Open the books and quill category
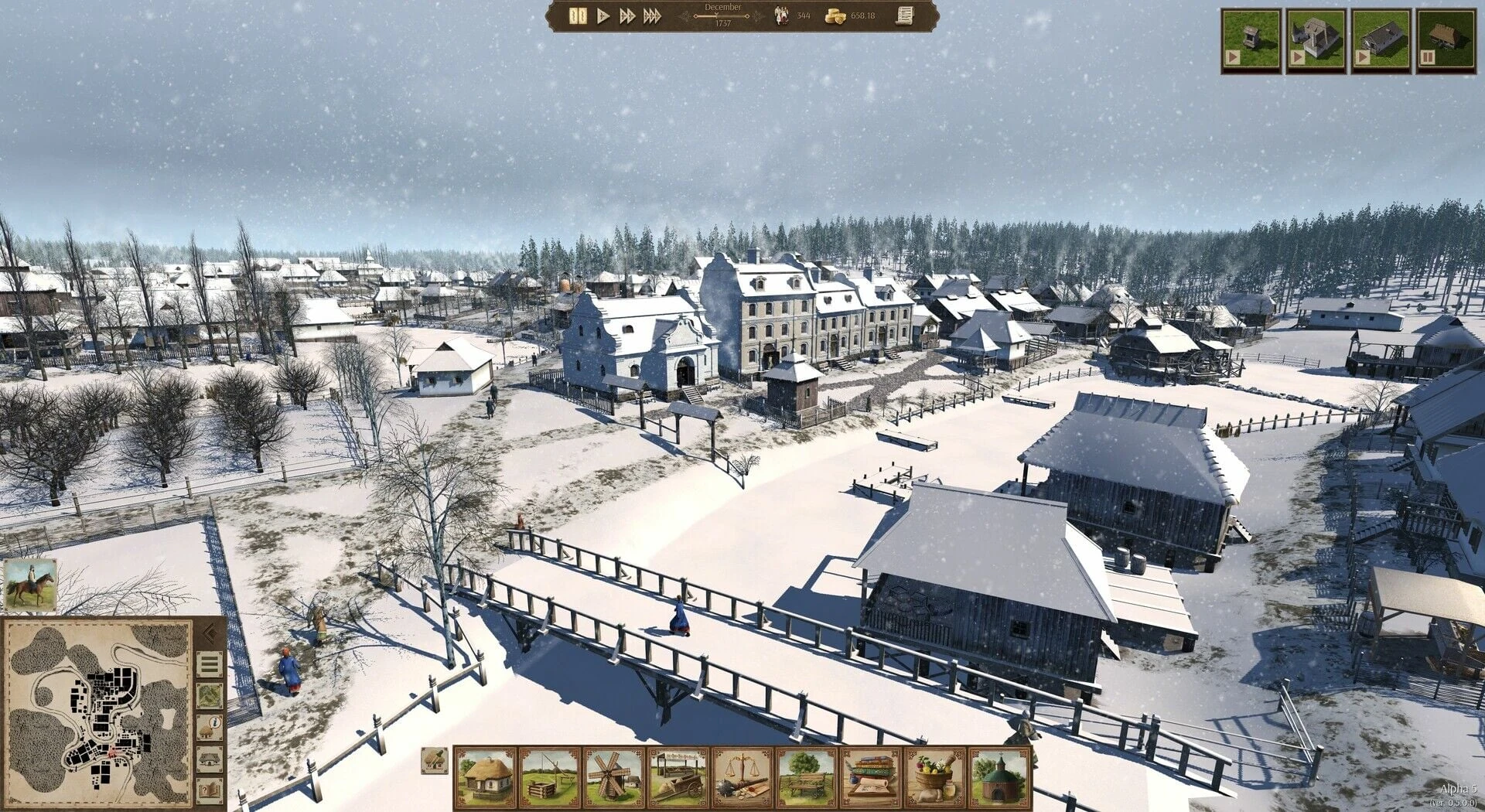Image resolution: width=1485 pixels, height=812 pixels. (871, 778)
